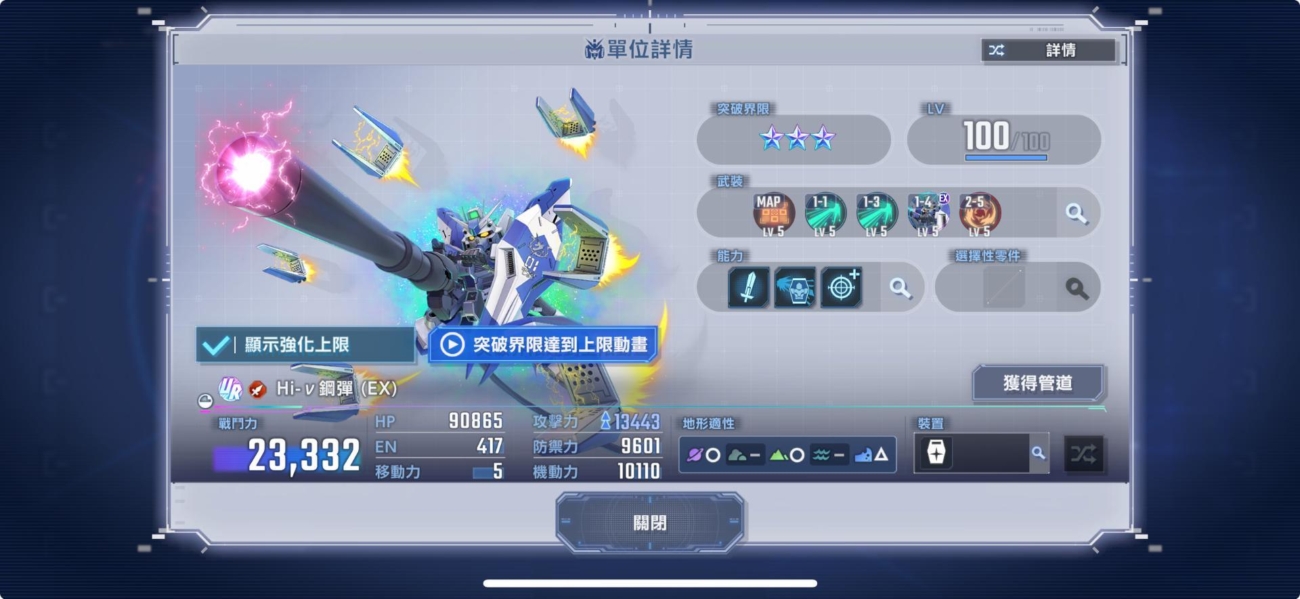Select the 2-5 range weapon icon
Image resolution: width=1300 pixels, height=599 pixels.
pyautogui.click(x=979, y=213)
